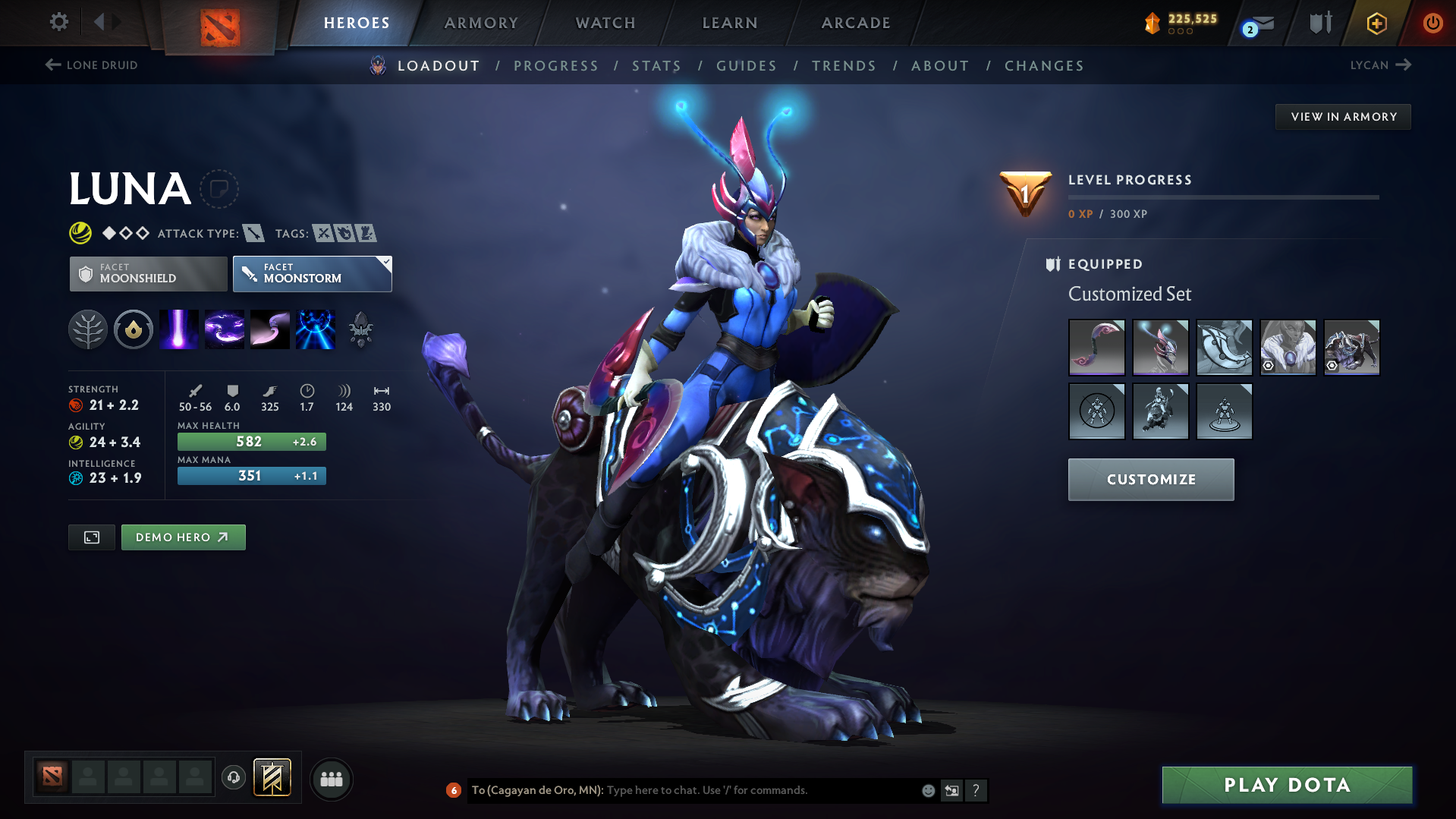1456x819 pixels.
Task: Quit game with the red power button
Action: tap(1432, 23)
